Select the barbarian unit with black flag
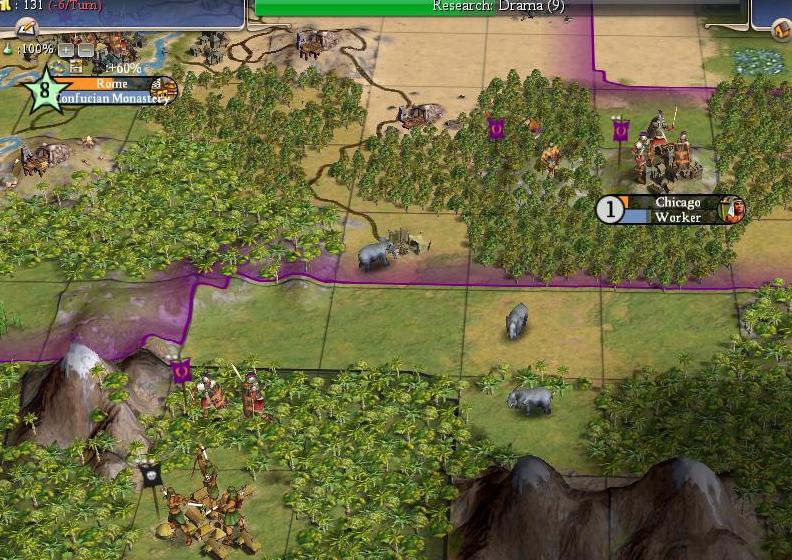 tap(205, 500)
